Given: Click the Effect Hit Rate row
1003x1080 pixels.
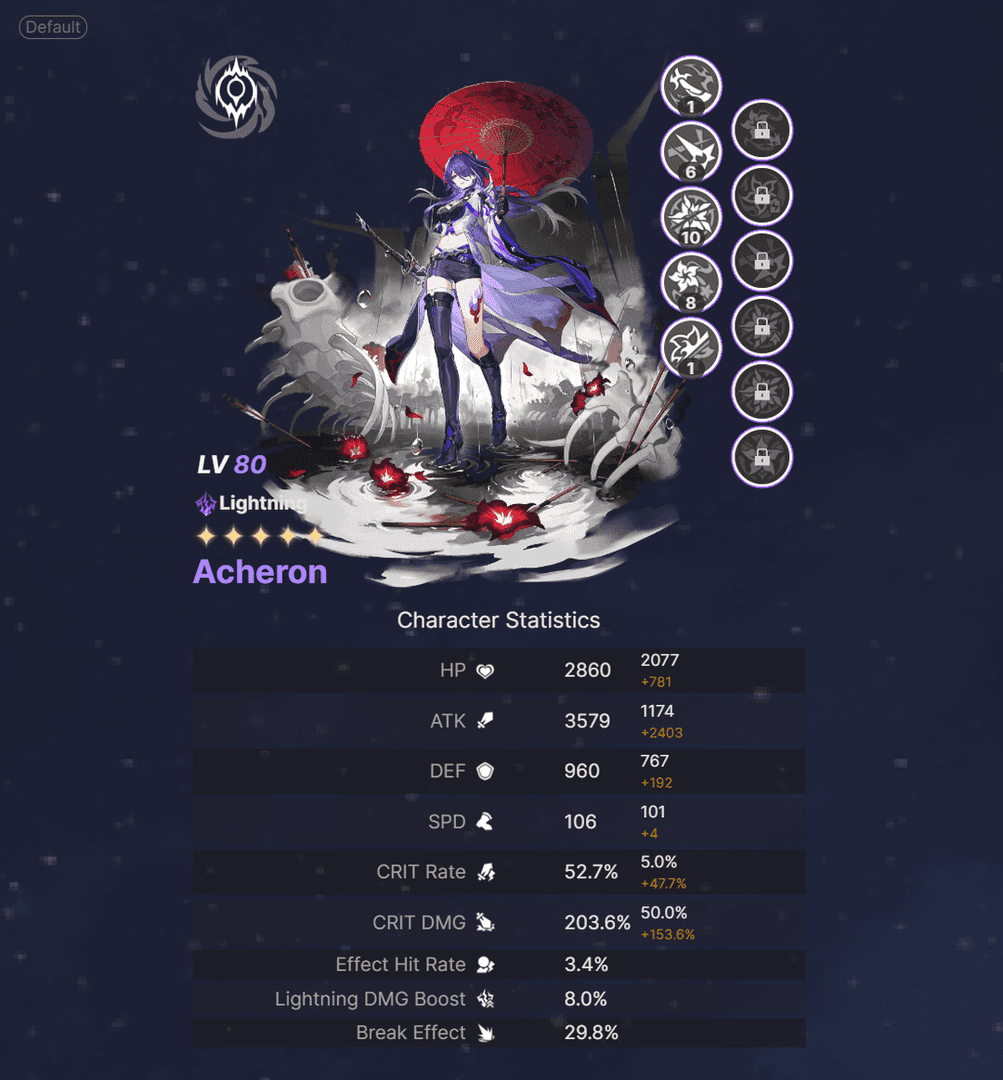Looking at the screenshot, I should [498, 965].
